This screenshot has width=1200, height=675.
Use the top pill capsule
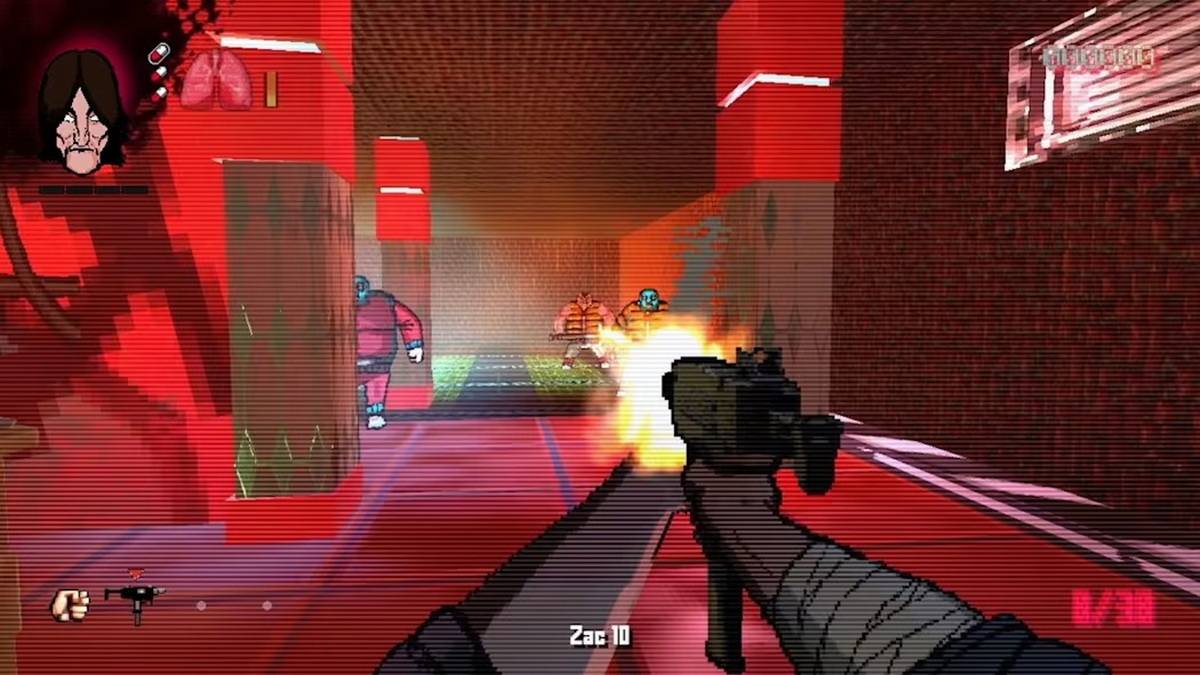[x=157, y=52]
